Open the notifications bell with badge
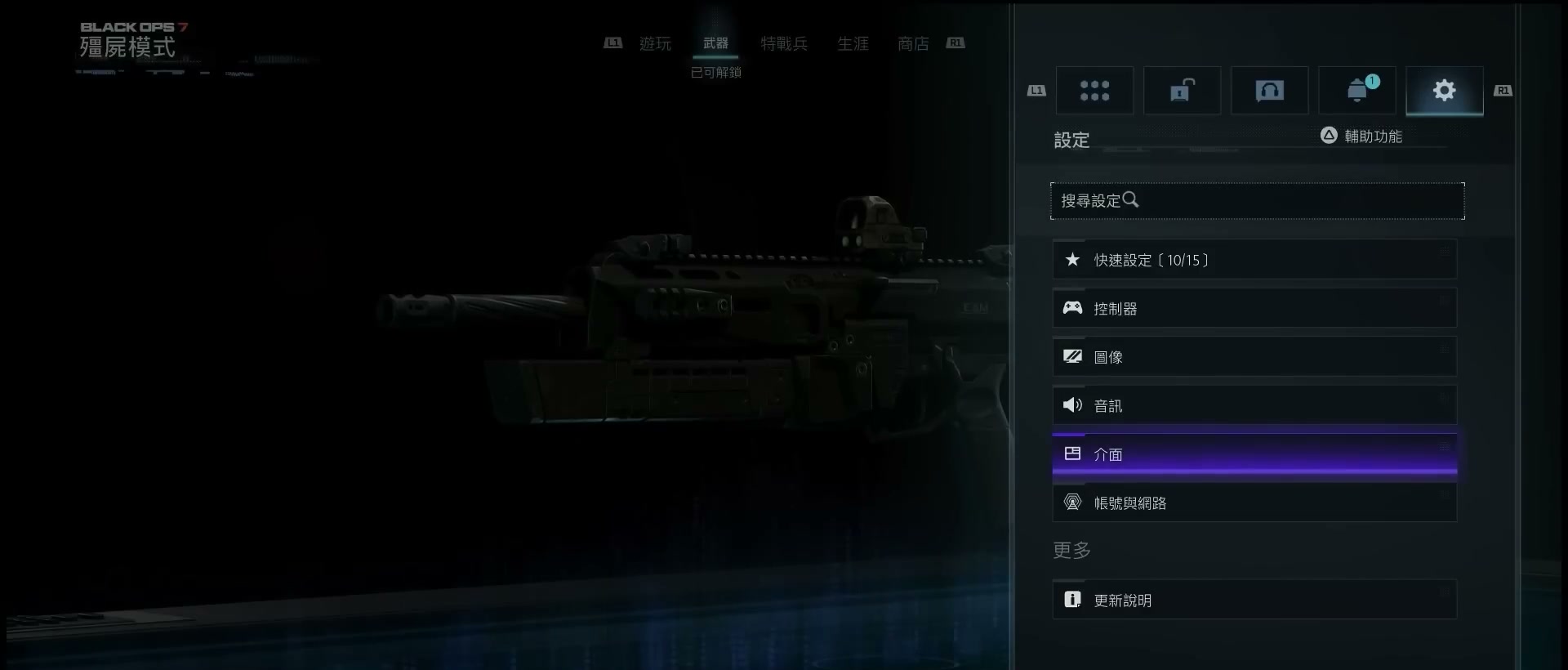Screen dimensions: 1568x670 coord(1356,90)
